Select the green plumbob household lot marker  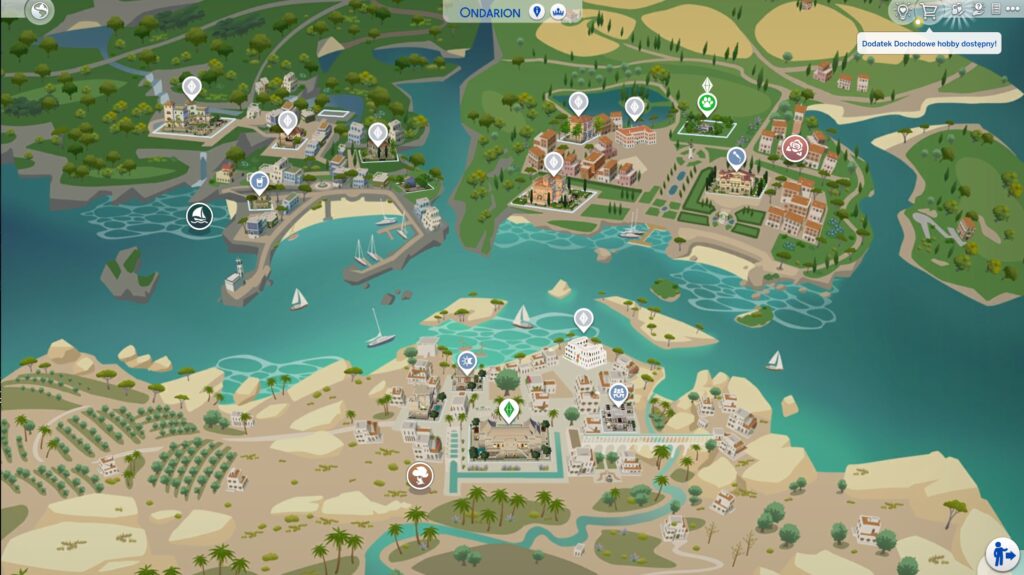click(x=509, y=410)
